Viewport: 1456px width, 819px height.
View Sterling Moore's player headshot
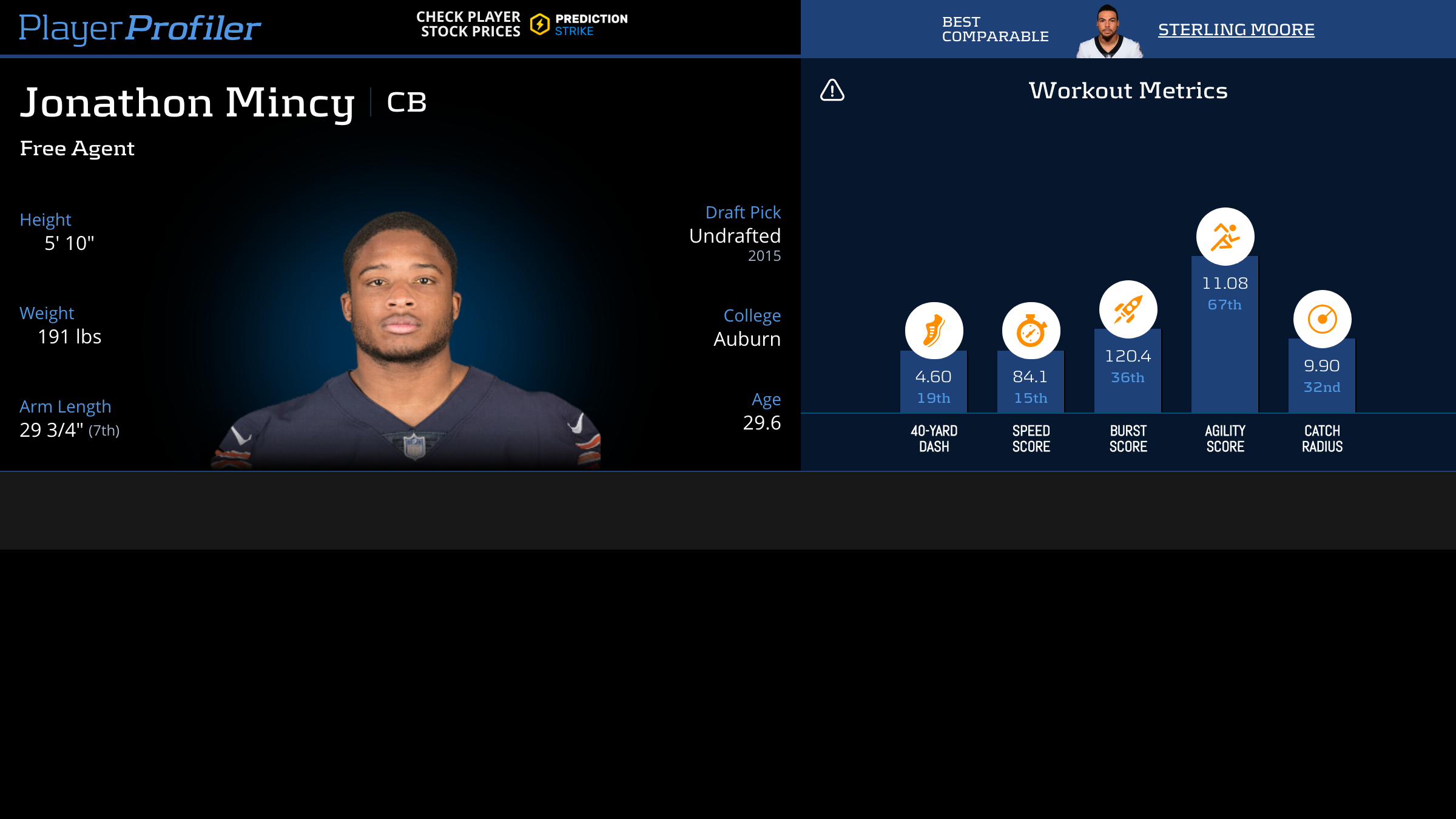1108,32
